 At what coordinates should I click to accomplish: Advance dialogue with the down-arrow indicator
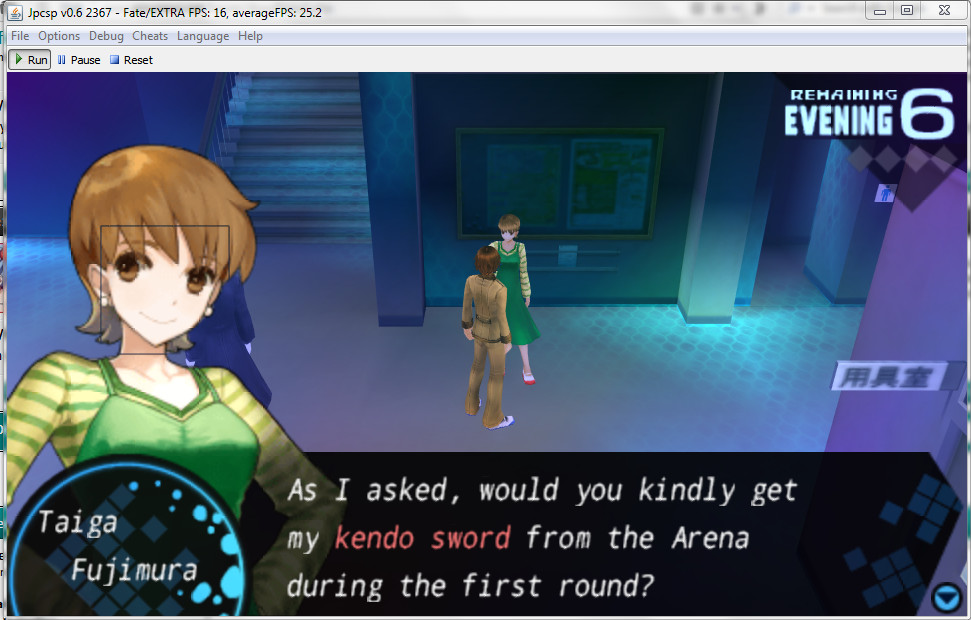pos(945,598)
